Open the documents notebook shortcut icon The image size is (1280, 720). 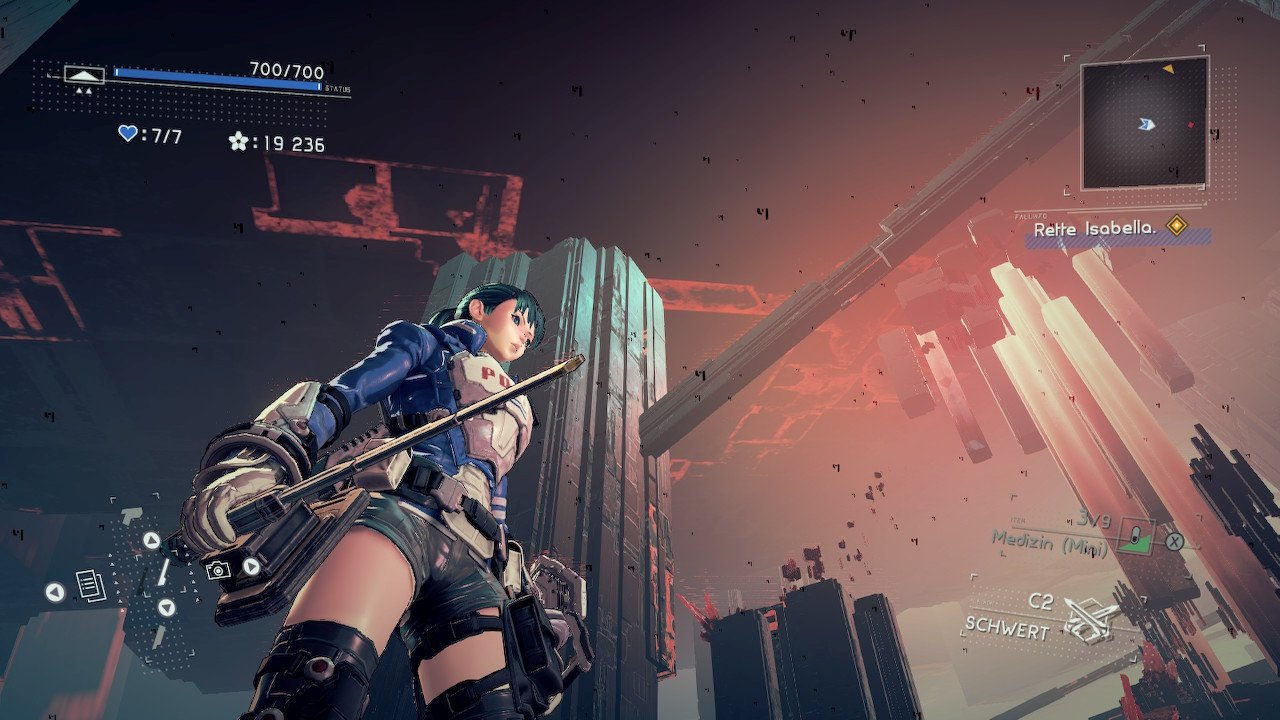click(x=90, y=585)
